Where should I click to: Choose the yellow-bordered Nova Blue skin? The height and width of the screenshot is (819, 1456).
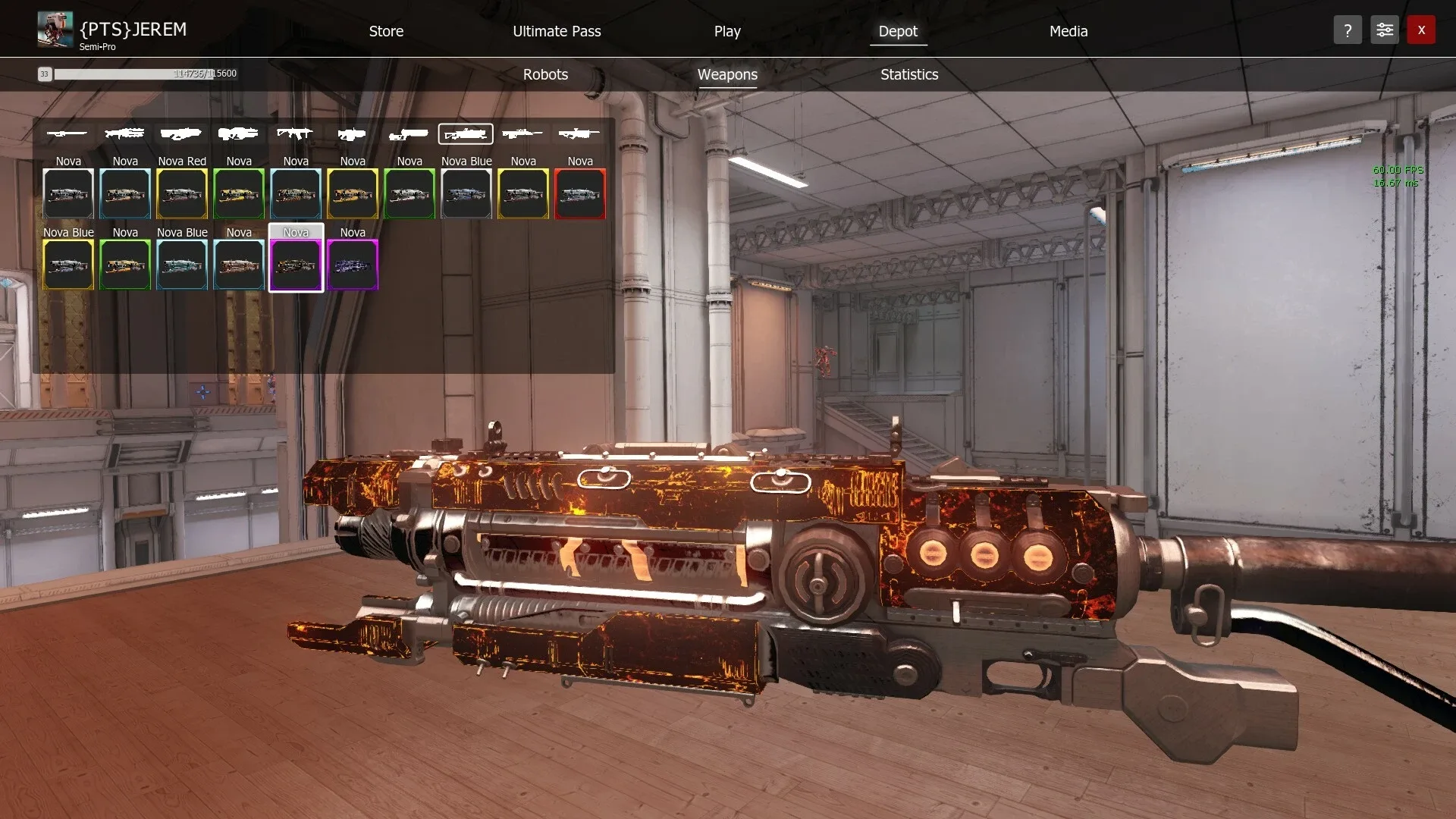[x=68, y=265]
